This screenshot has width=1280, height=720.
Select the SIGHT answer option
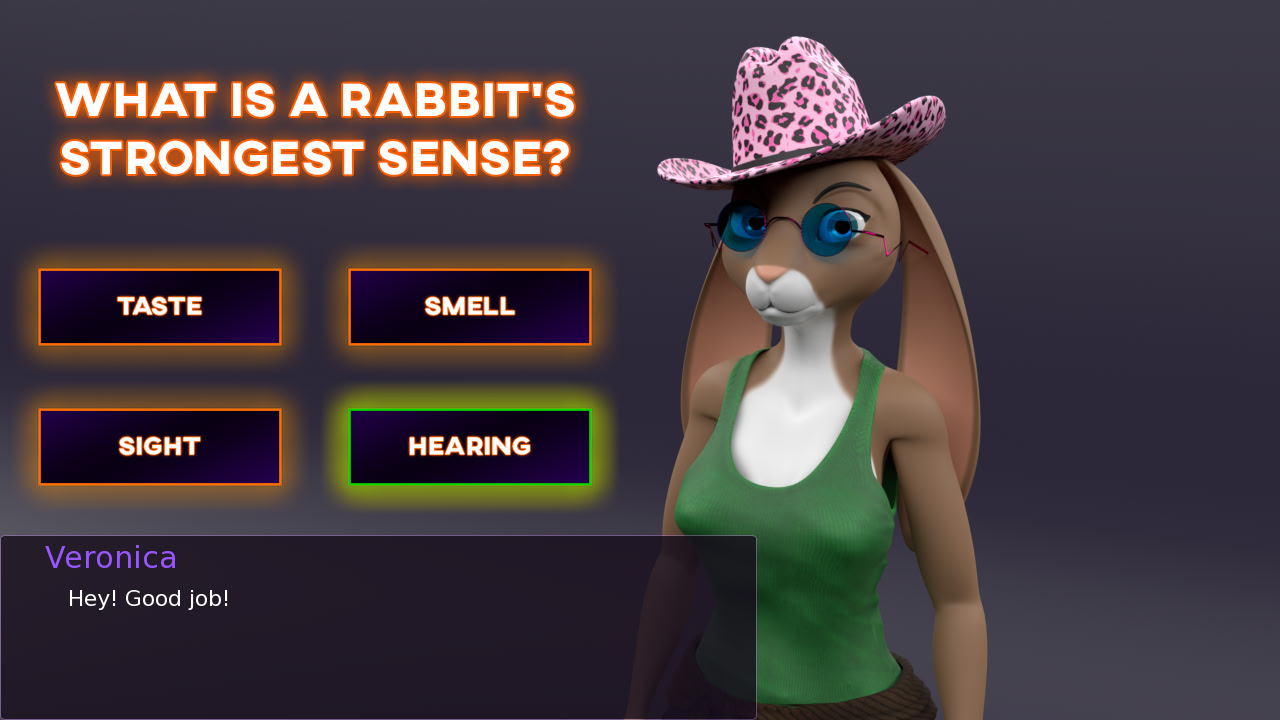click(160, 446)
